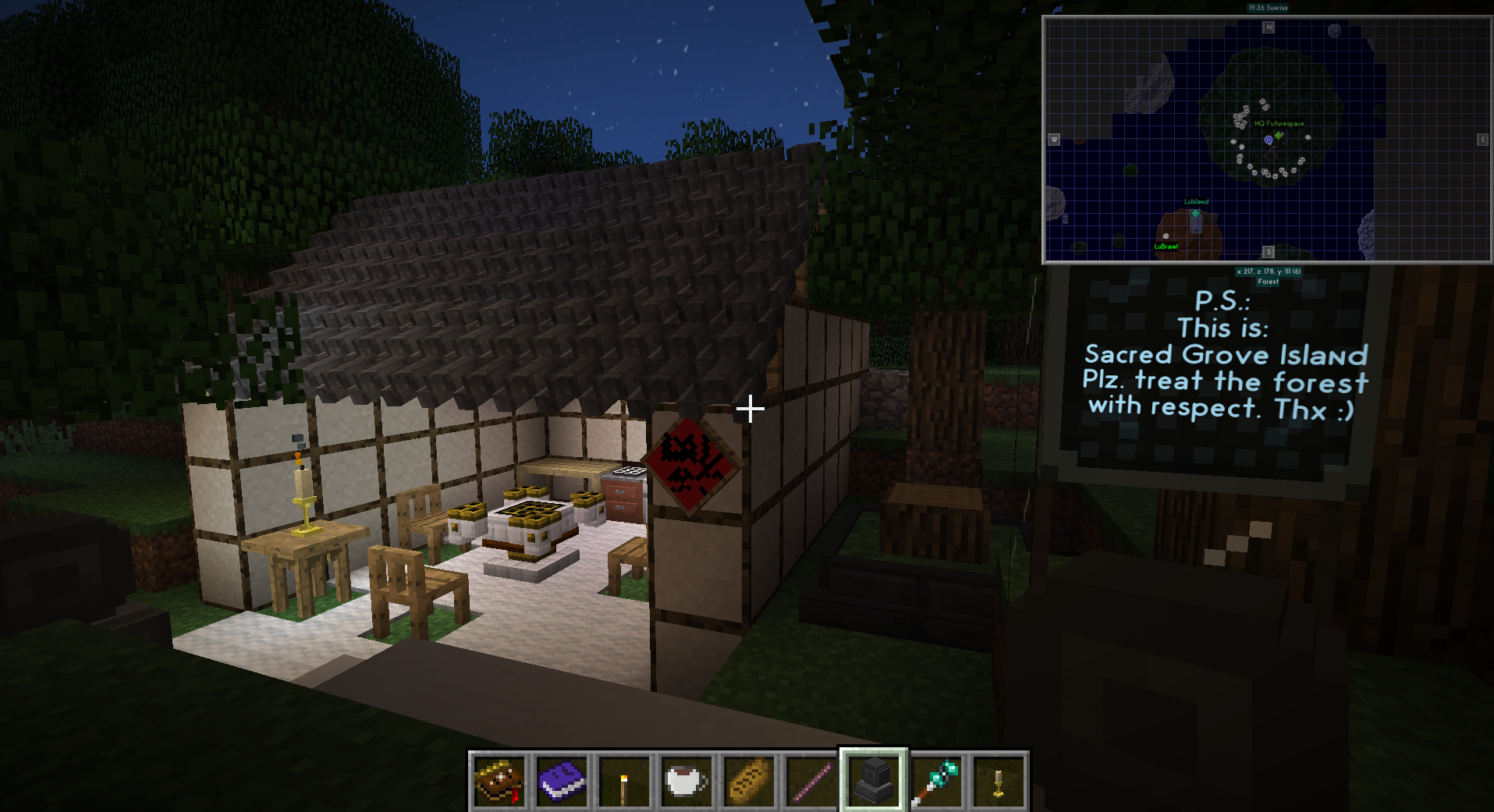The image size is (1494, 812).
Task: Click the E compass marker on minimap
Action: coord(1482,140)
